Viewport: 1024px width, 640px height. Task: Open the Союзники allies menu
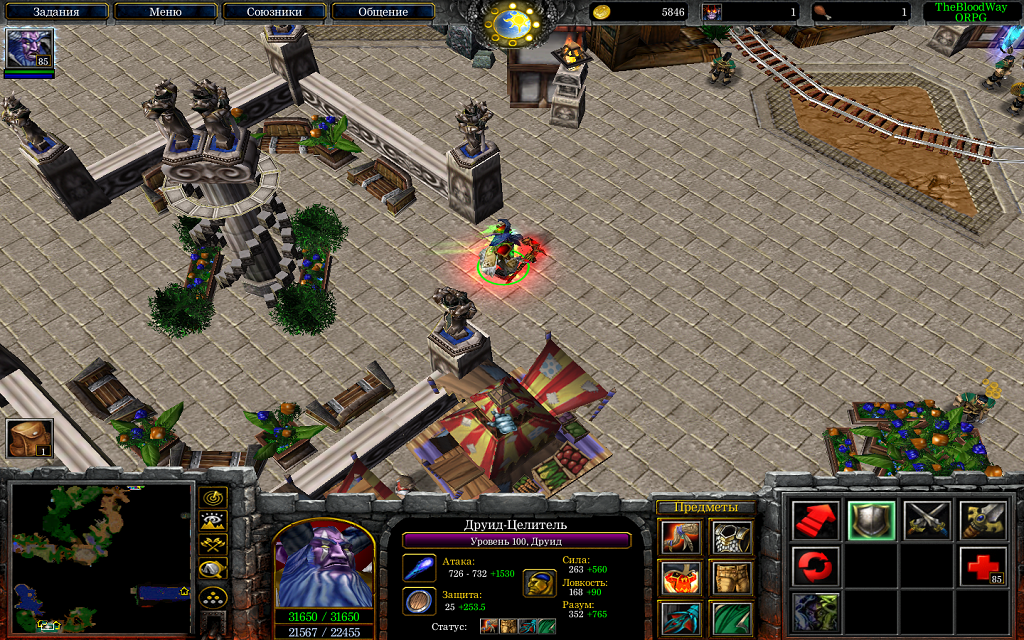[x=273, y=12]
